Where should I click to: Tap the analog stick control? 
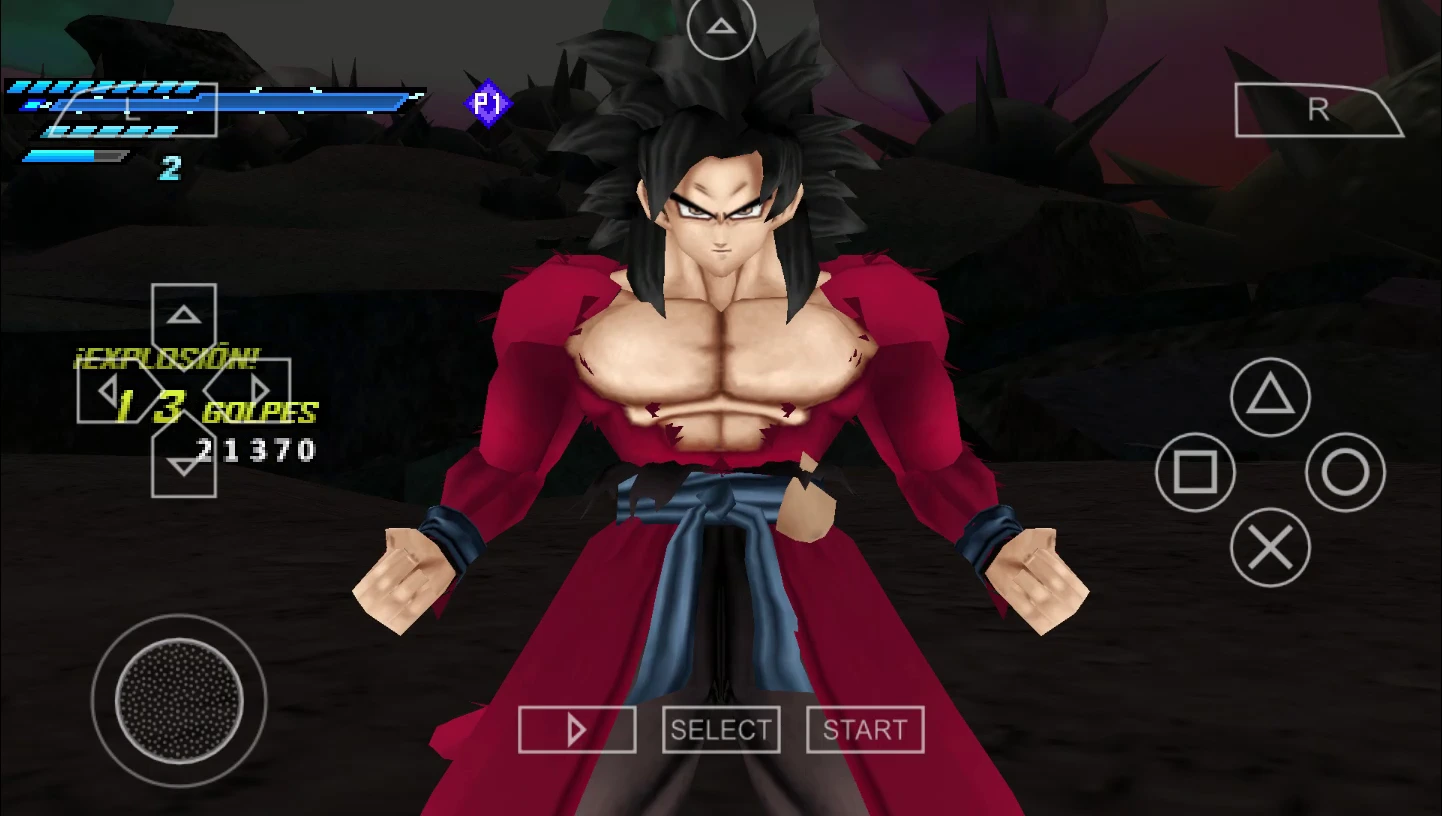point(180,700)
